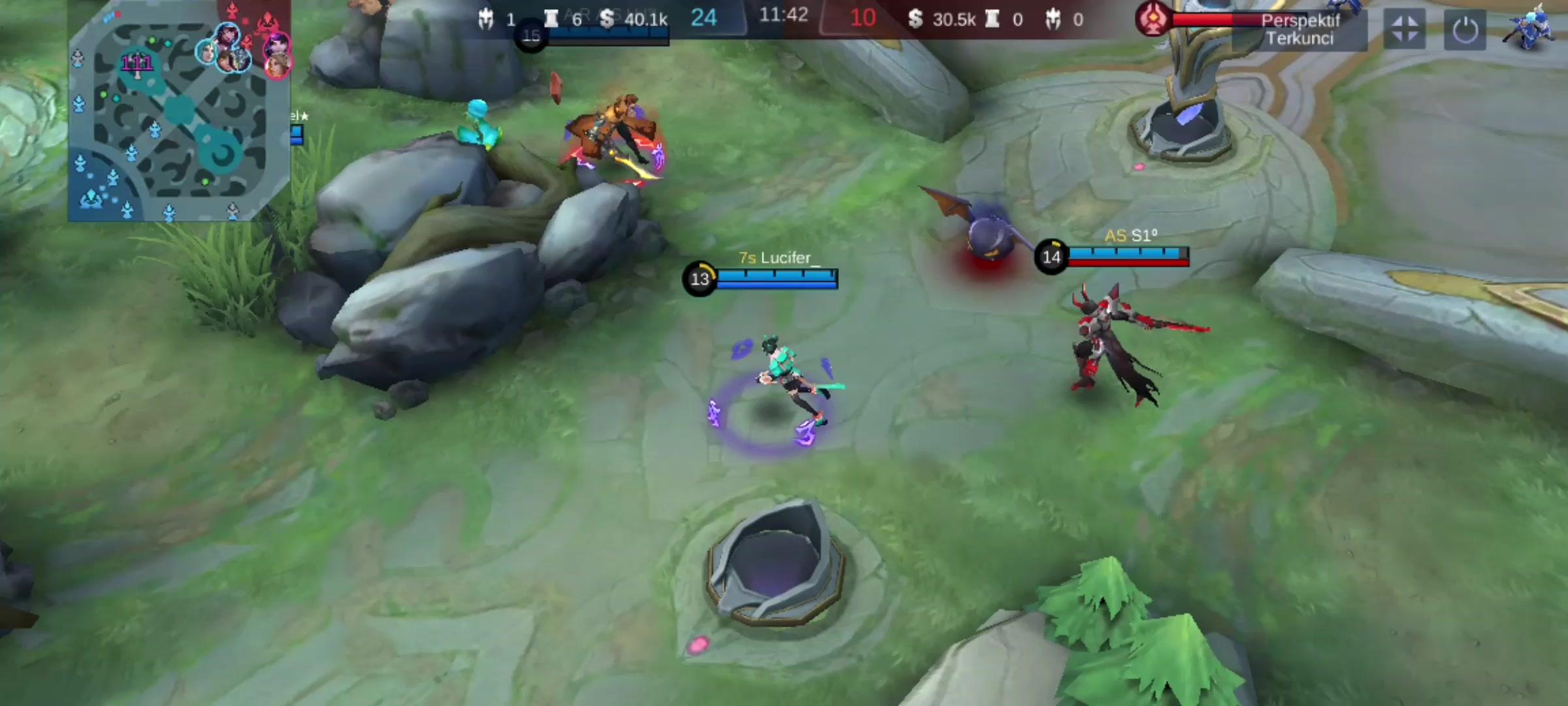Select Lucifer_ hero portrait level 13 badge

[x=700, y=280]
